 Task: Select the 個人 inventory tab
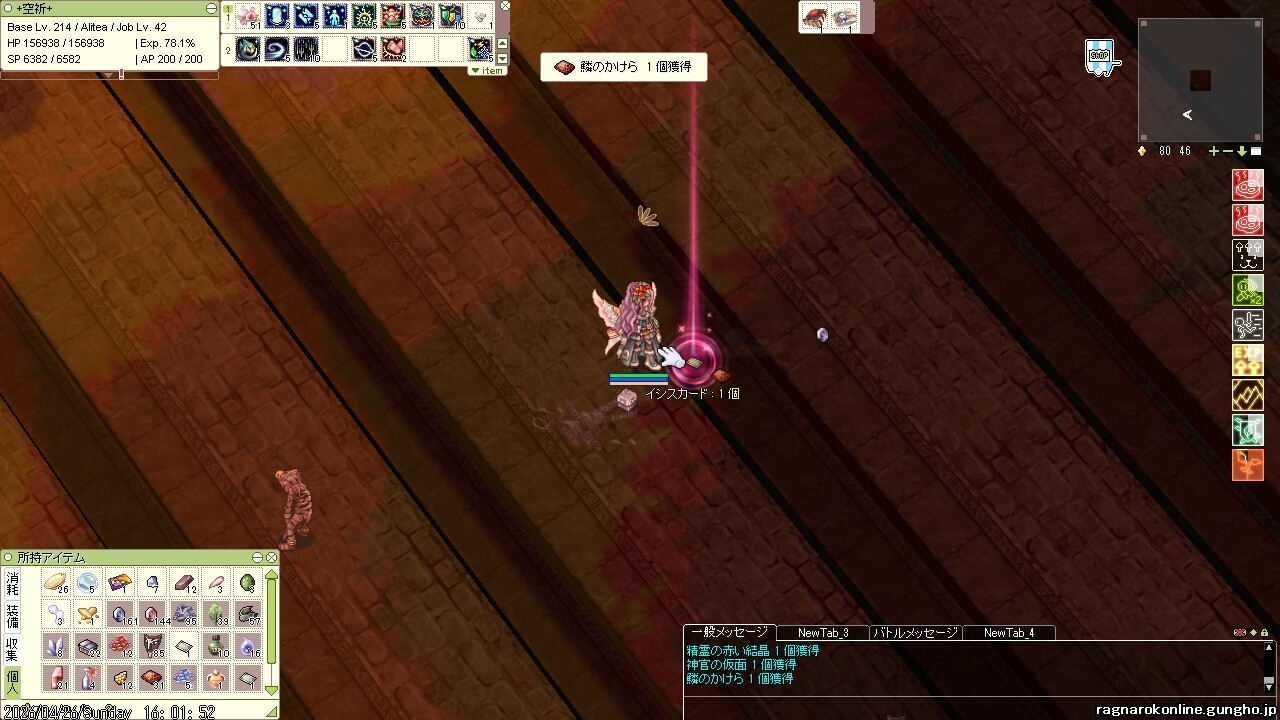point(13,680)
